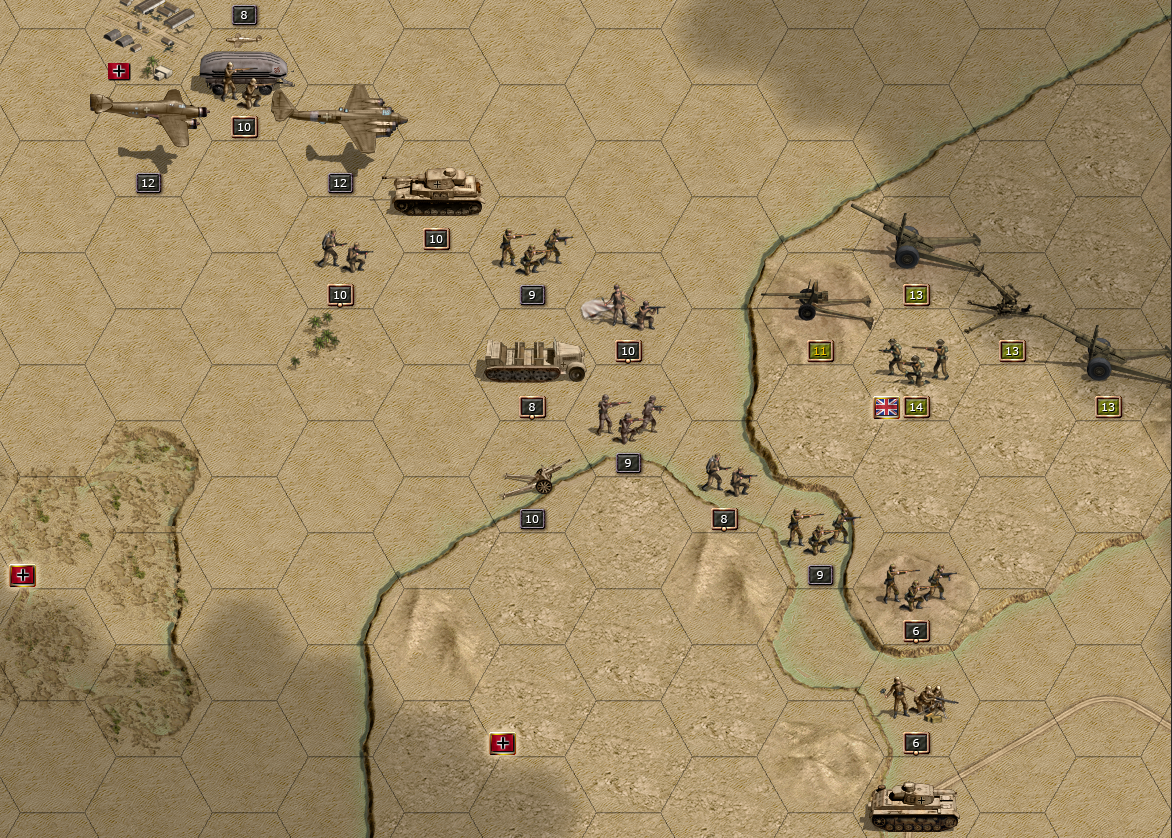
Task: Target the British gun with strength 11
Action: click(x=814, y=302)
